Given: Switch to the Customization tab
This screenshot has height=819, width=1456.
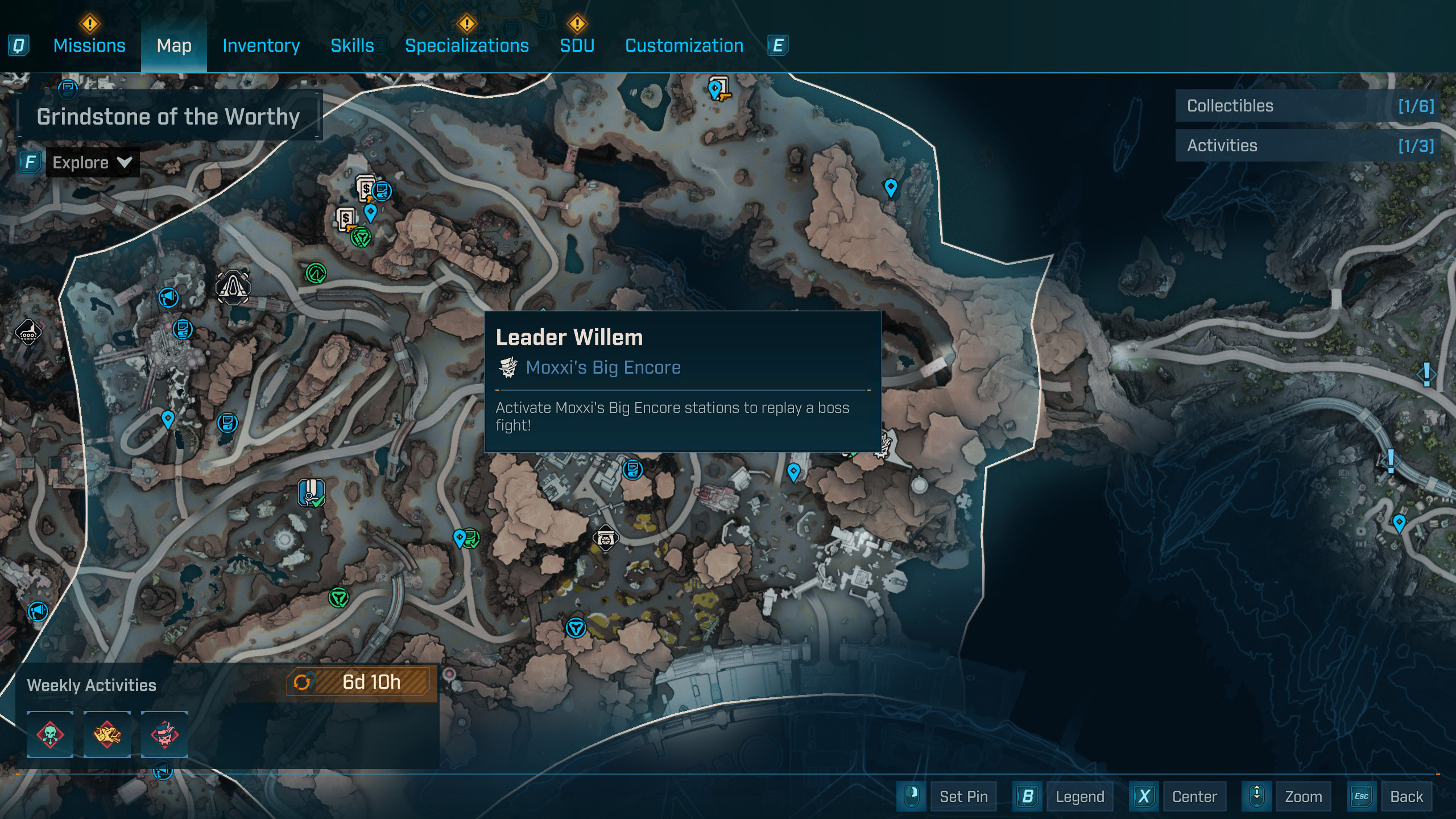Looking at the screenshot, I should pyautogui.click(x=684, y=45).
